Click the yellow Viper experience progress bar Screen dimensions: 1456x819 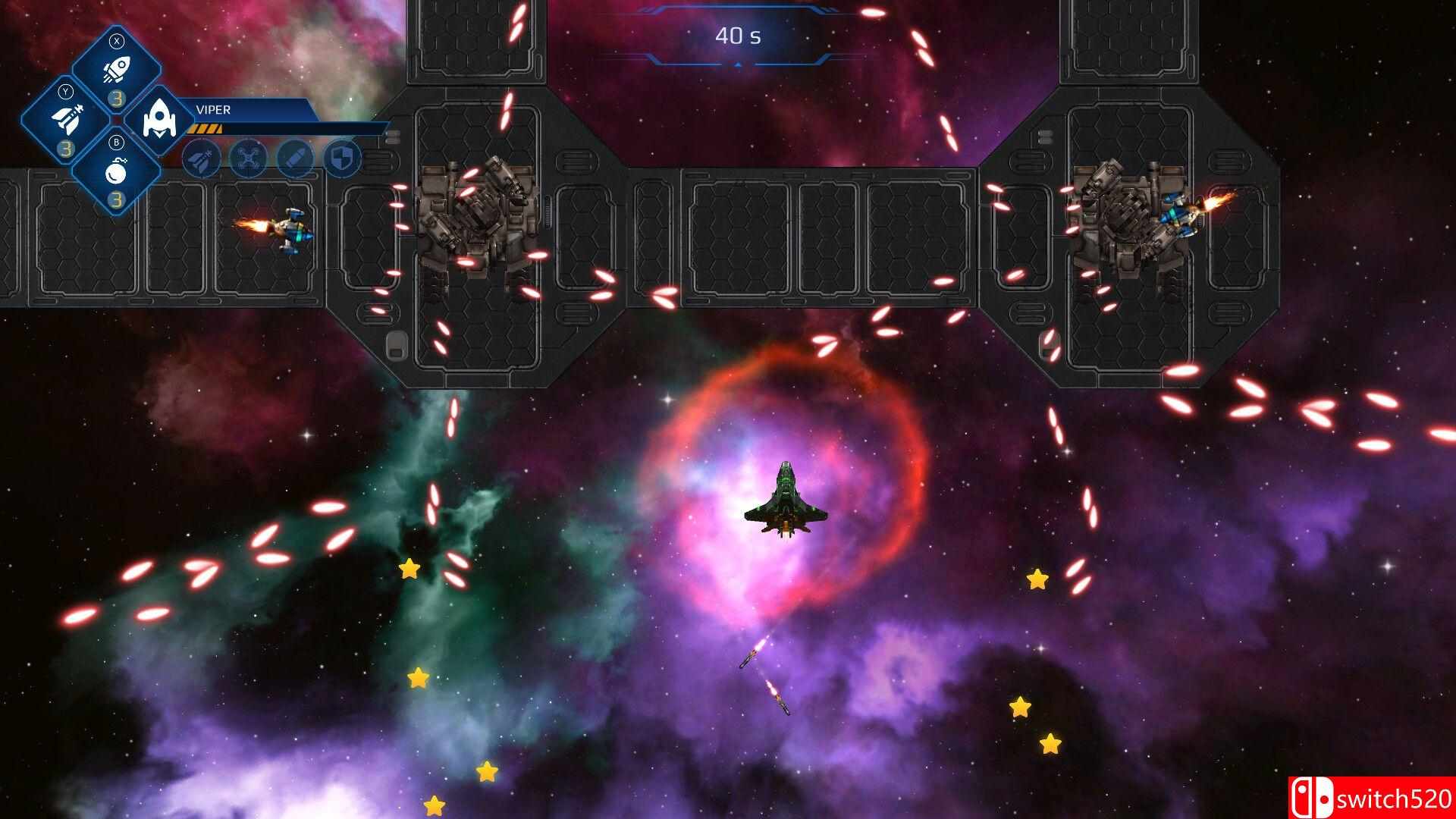pyautogui.click(x=206, y=129)
